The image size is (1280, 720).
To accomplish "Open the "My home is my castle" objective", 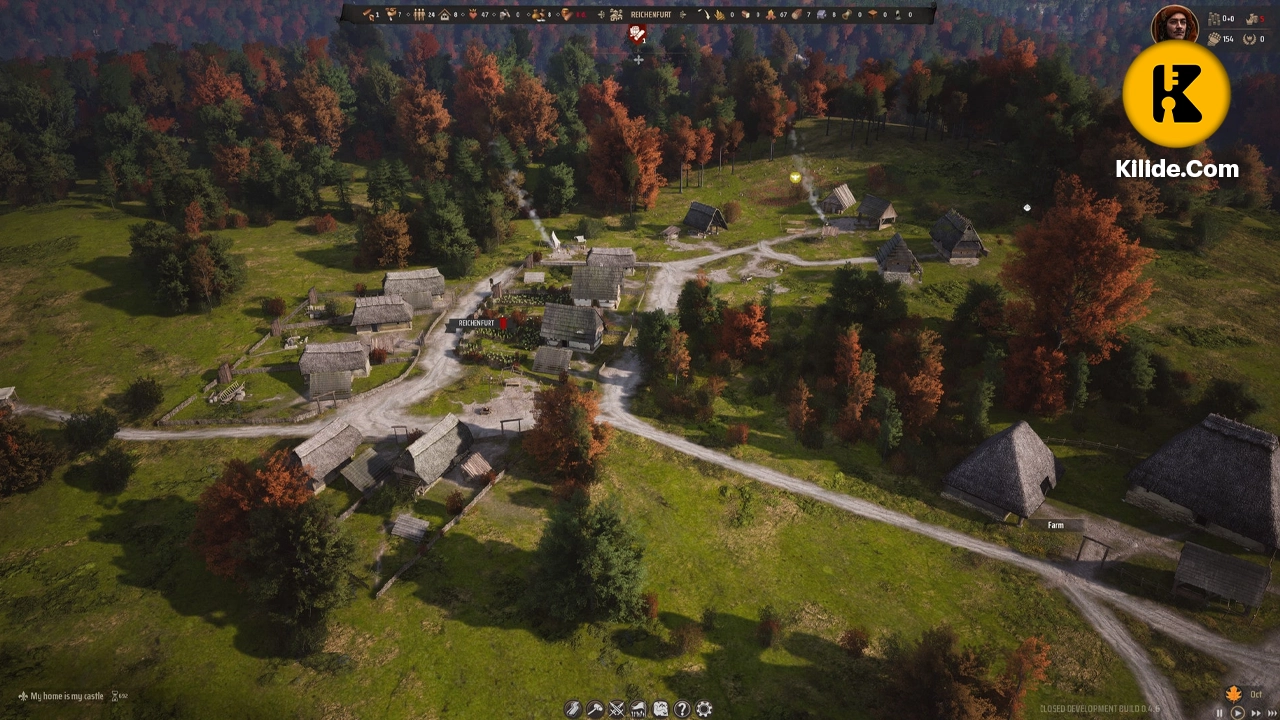I will click(x=66, y=696).
